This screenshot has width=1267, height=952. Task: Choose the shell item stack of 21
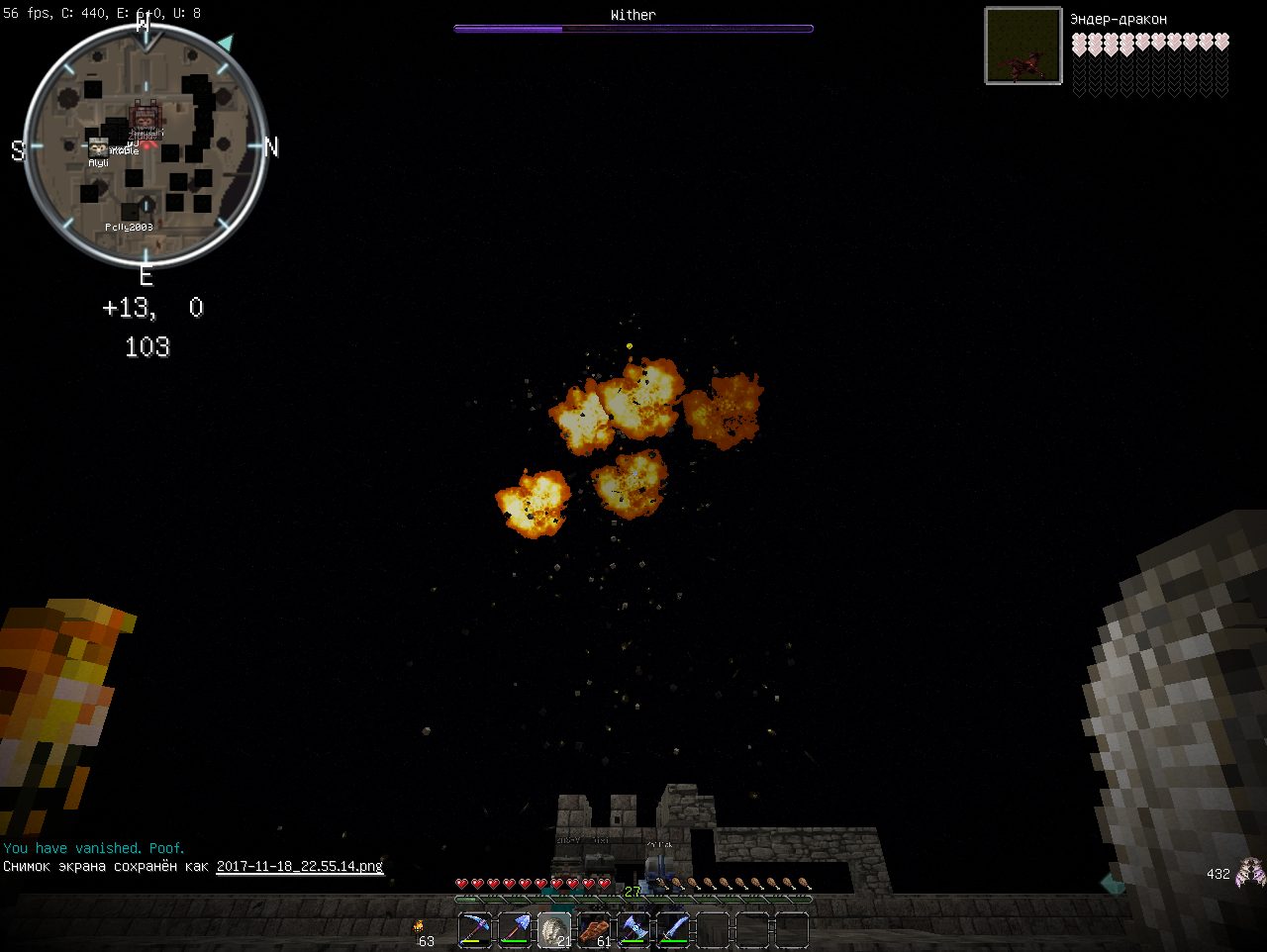(554, 930)
